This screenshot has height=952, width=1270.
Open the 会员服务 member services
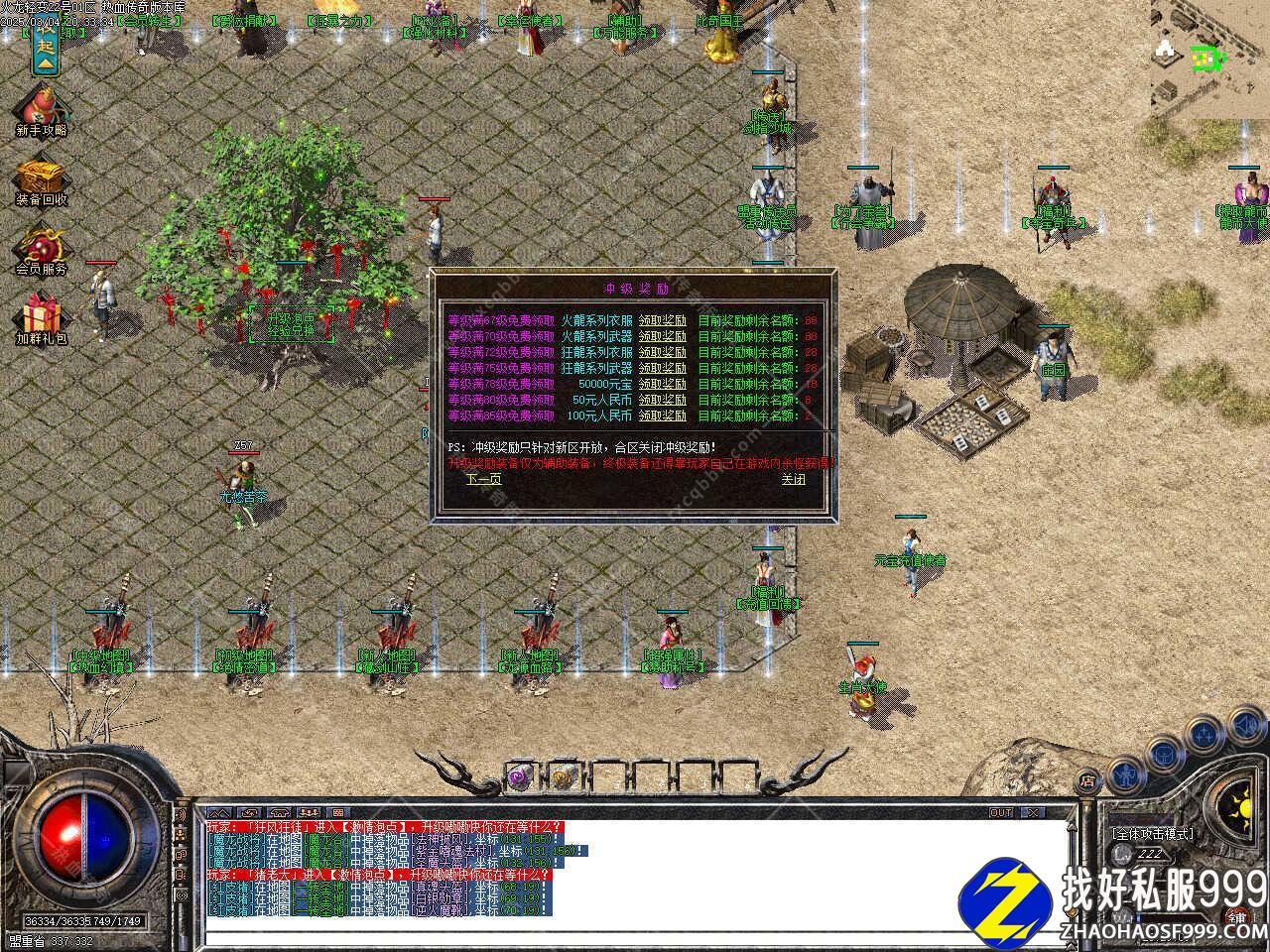point(42,251)
